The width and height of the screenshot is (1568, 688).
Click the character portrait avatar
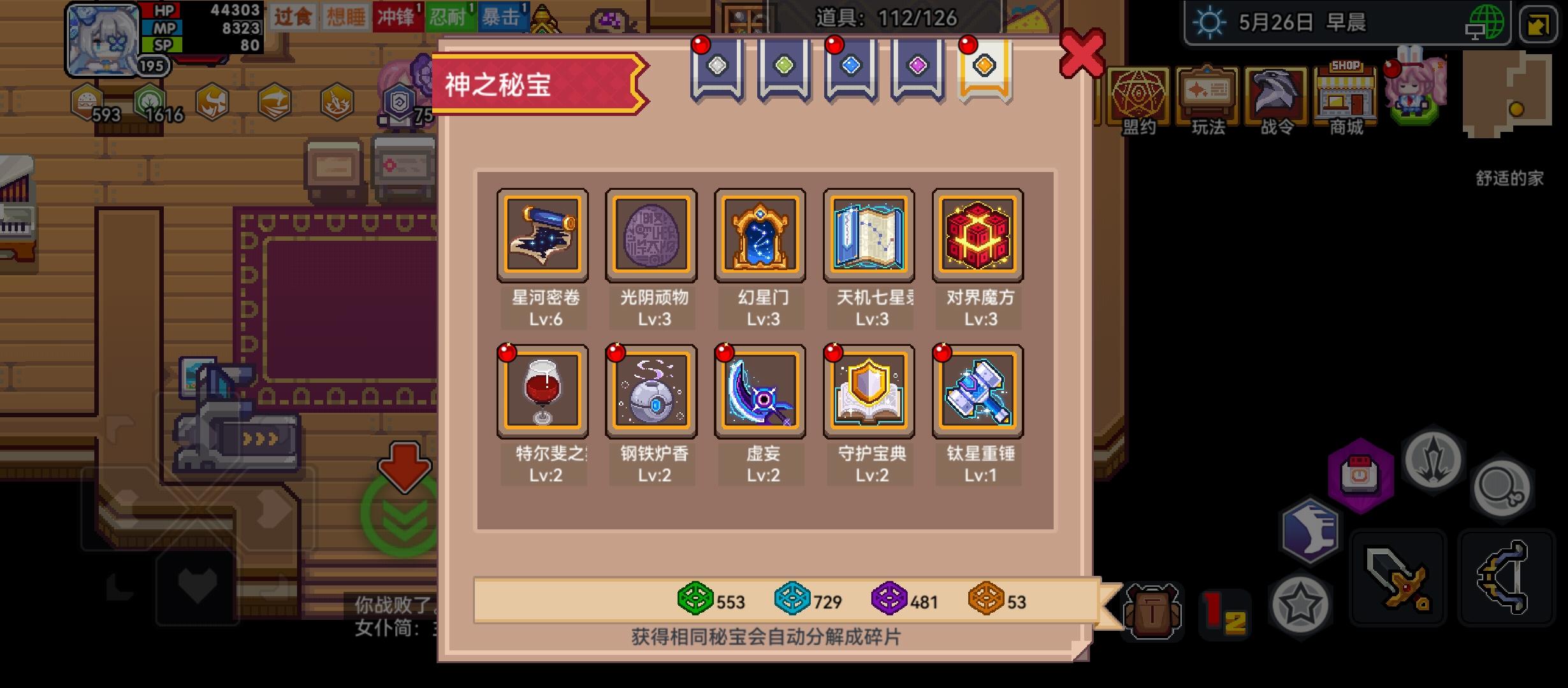click(x=101, y=36)
